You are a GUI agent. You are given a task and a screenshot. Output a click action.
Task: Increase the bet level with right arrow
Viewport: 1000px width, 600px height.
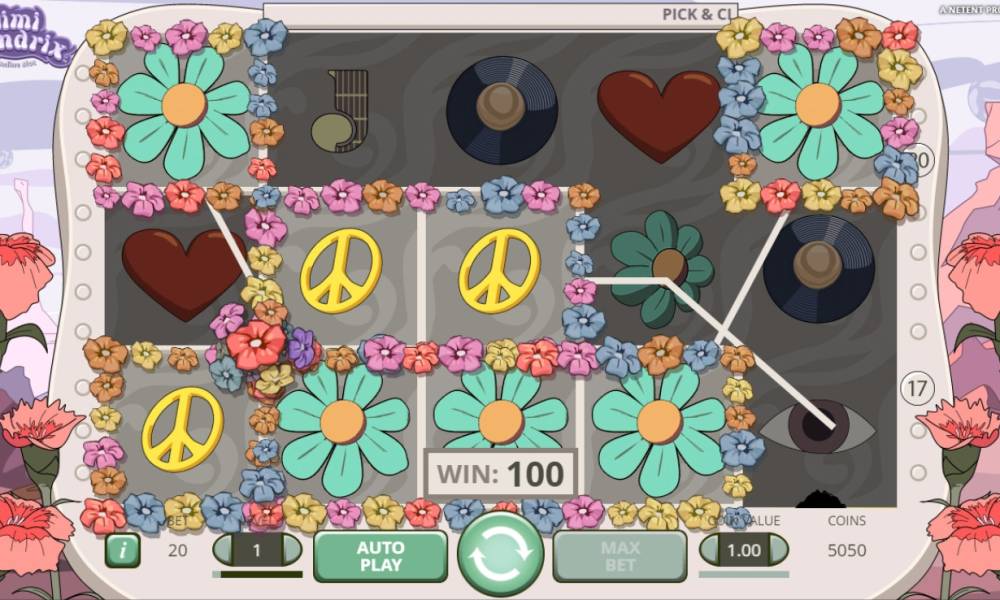point(290,550)
